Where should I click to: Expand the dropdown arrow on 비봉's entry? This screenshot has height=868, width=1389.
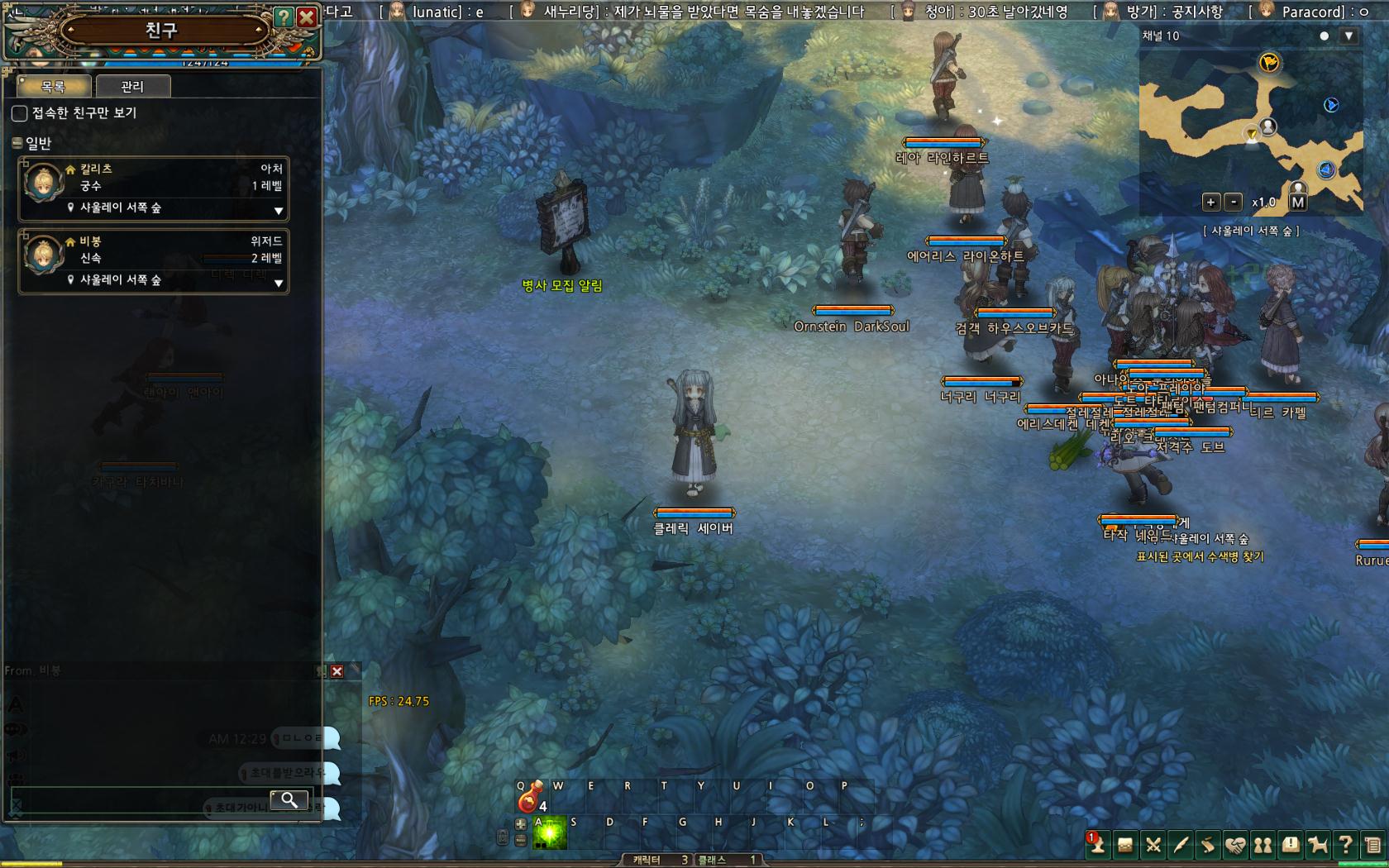(x=279, y=283)
